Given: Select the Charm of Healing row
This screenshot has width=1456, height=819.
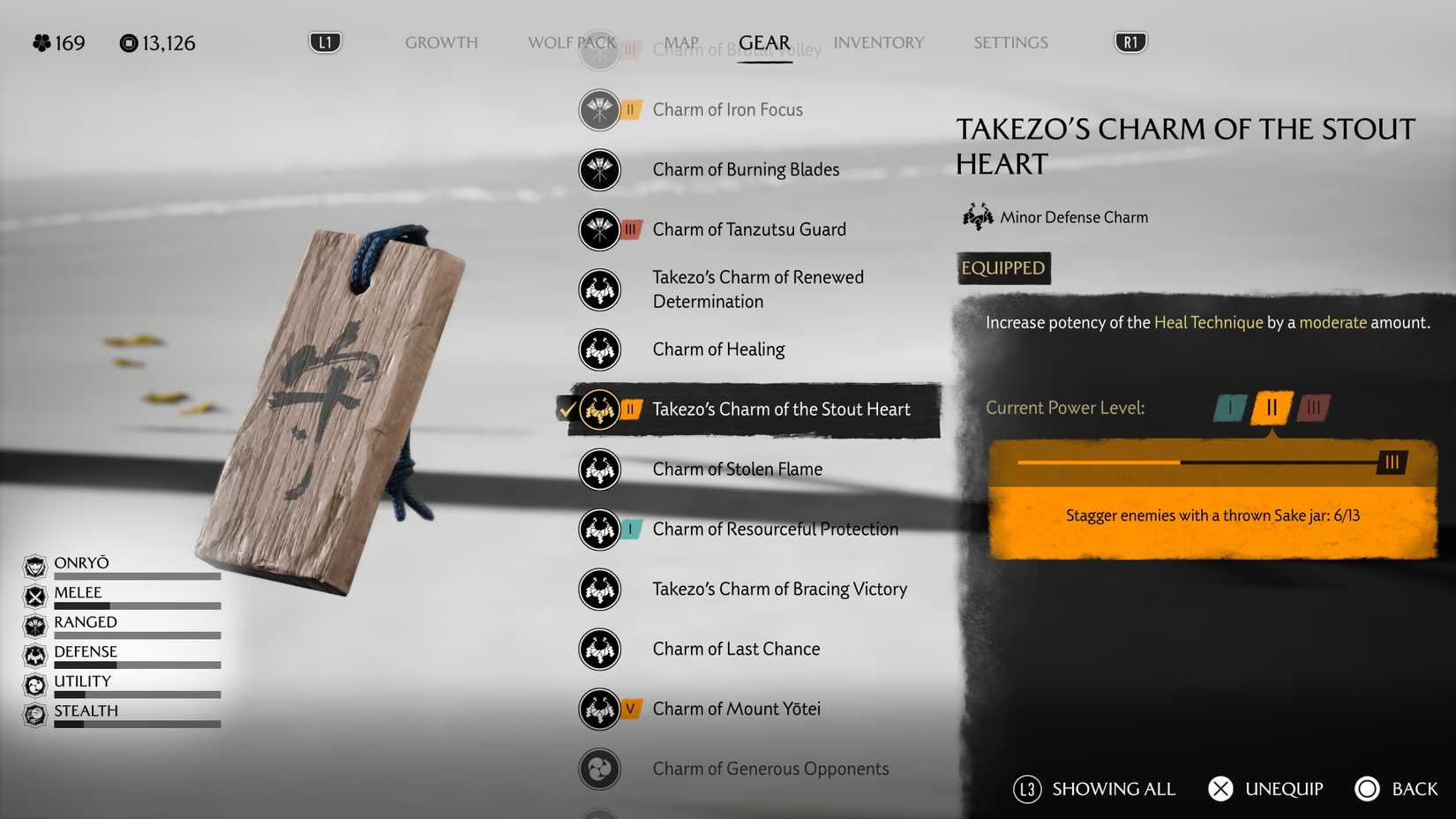Looking at the screenshot, I should point(718,349).
